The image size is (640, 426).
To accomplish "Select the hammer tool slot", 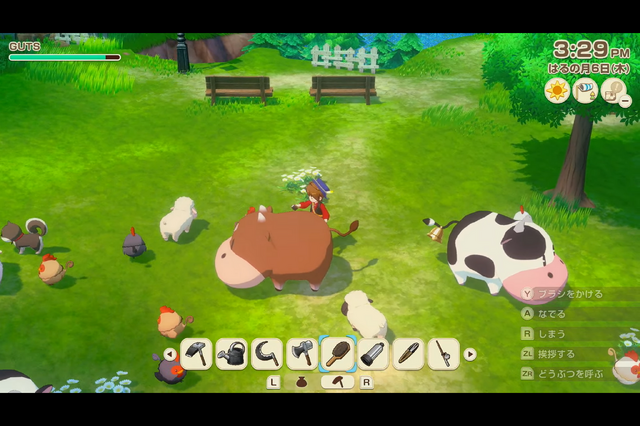I will point(197,354).
